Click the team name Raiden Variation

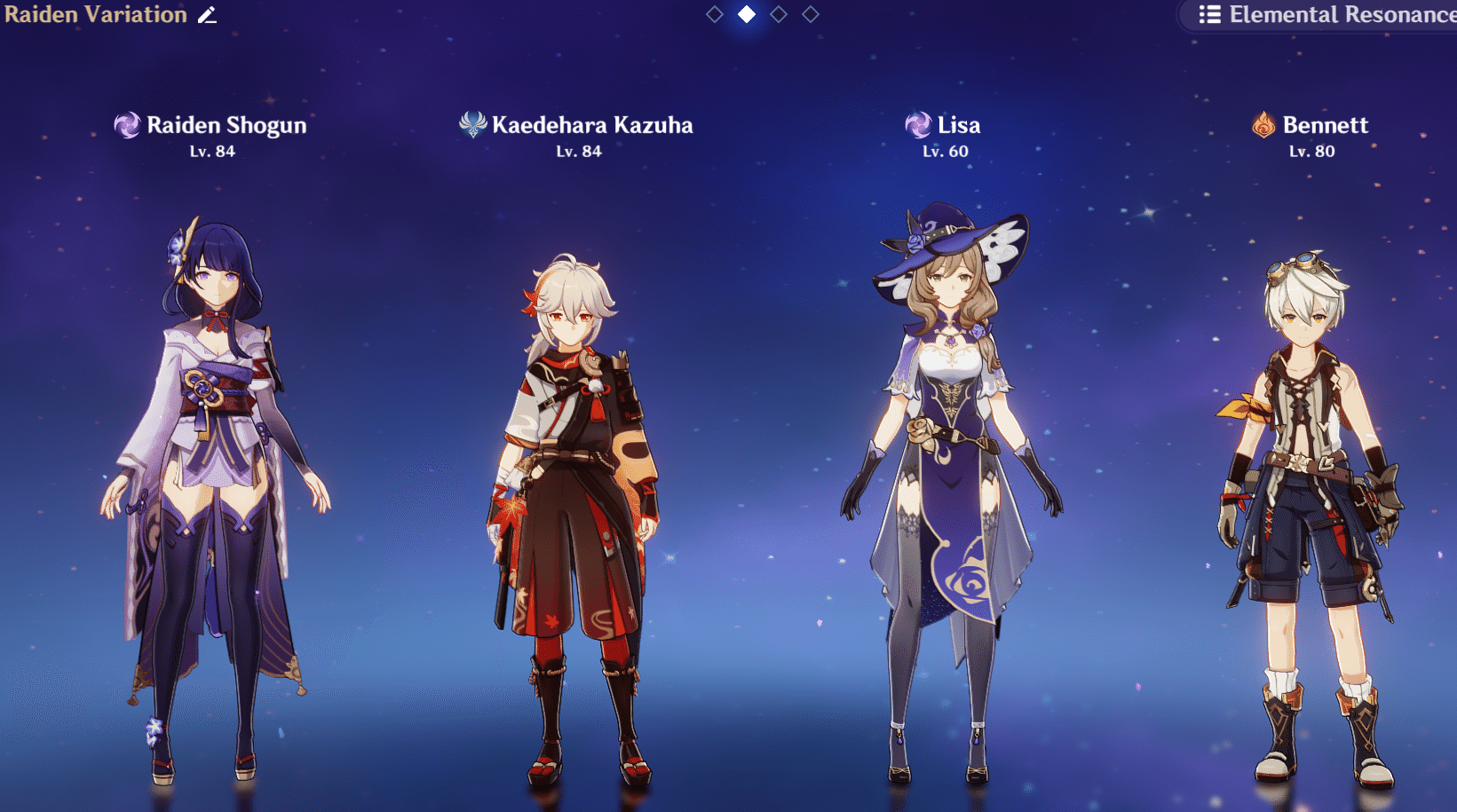(x=93, y=15)
